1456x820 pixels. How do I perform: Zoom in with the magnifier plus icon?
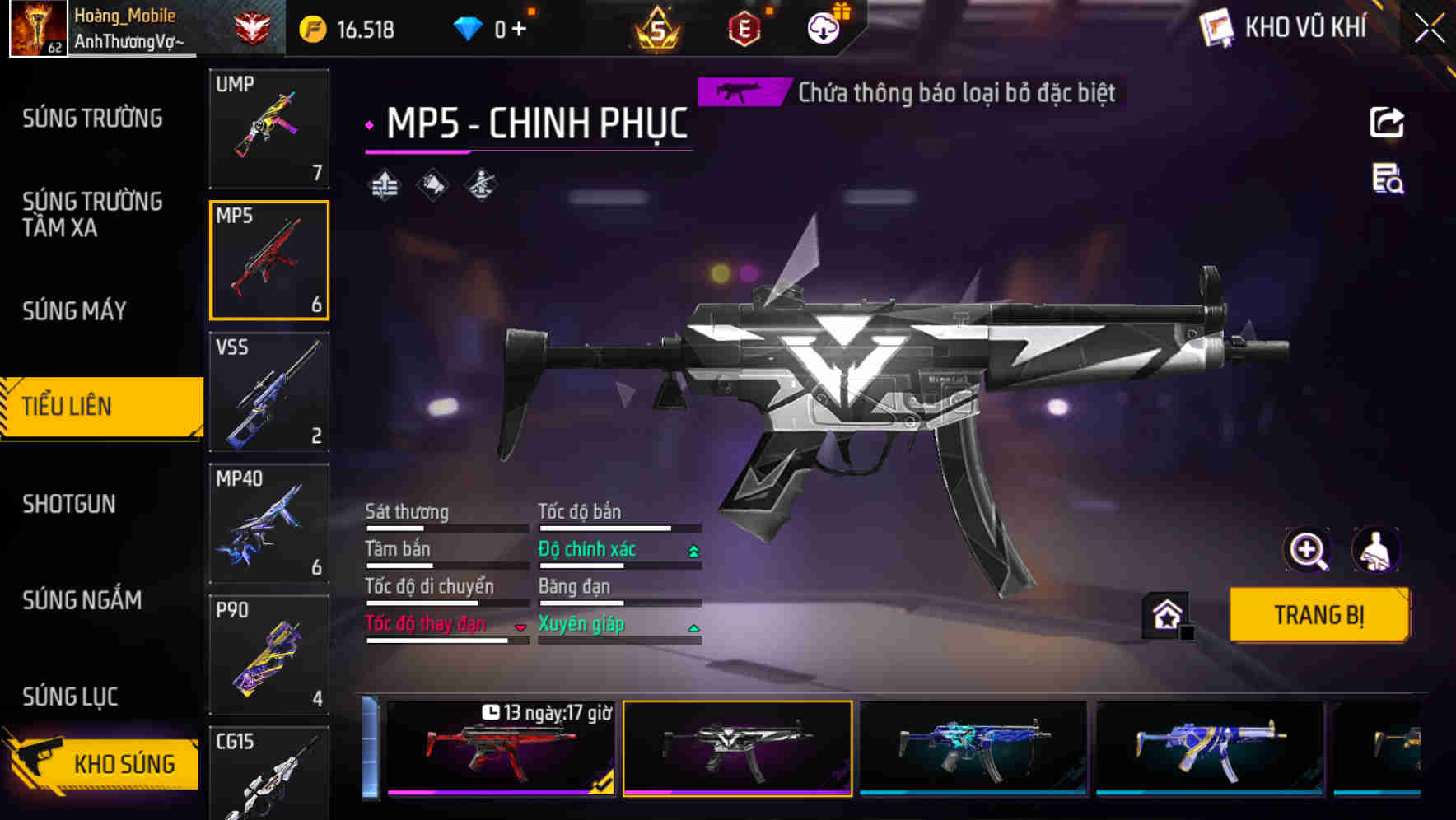[1307, 550]
